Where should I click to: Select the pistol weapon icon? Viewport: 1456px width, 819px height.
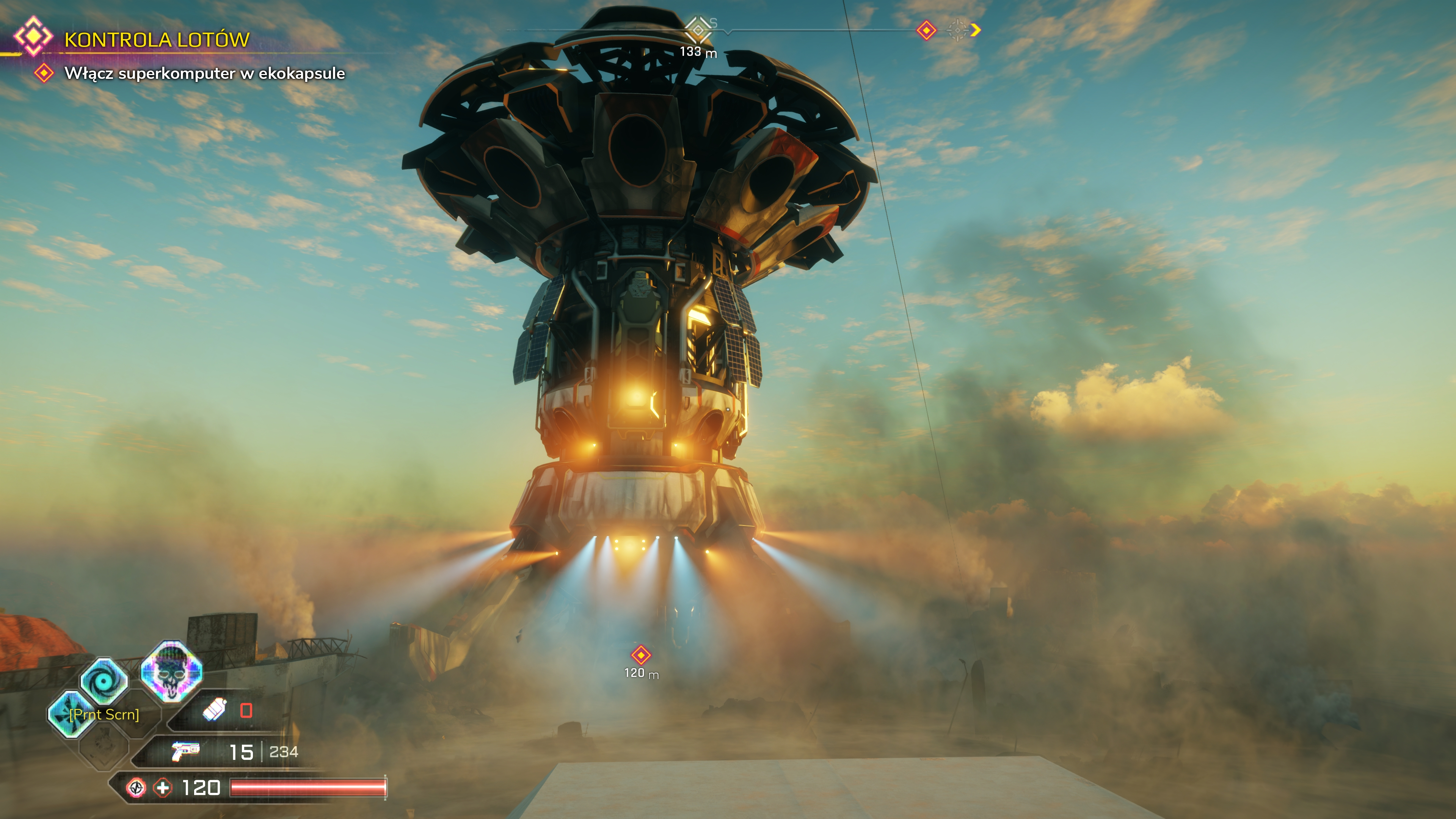point(185,751)
